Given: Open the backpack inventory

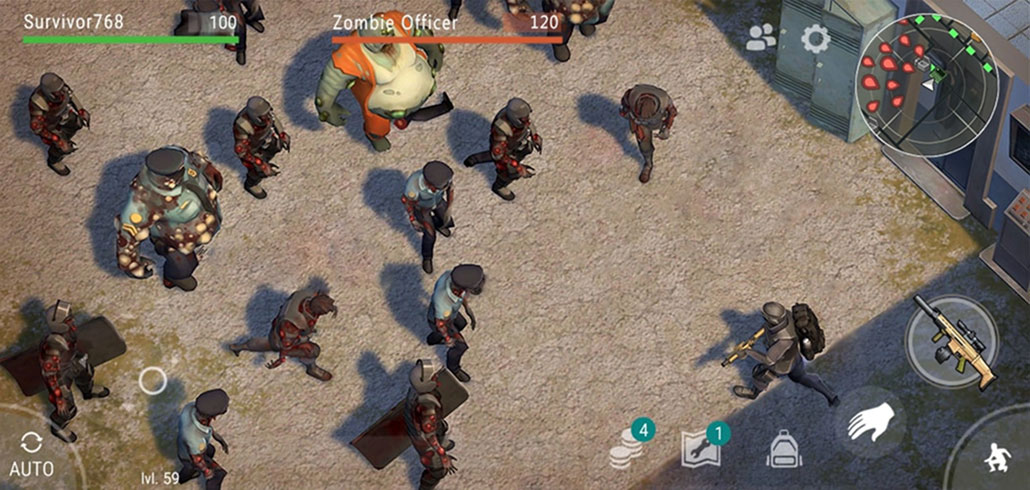Looking at the screenshot, I should tap(784, 449).
